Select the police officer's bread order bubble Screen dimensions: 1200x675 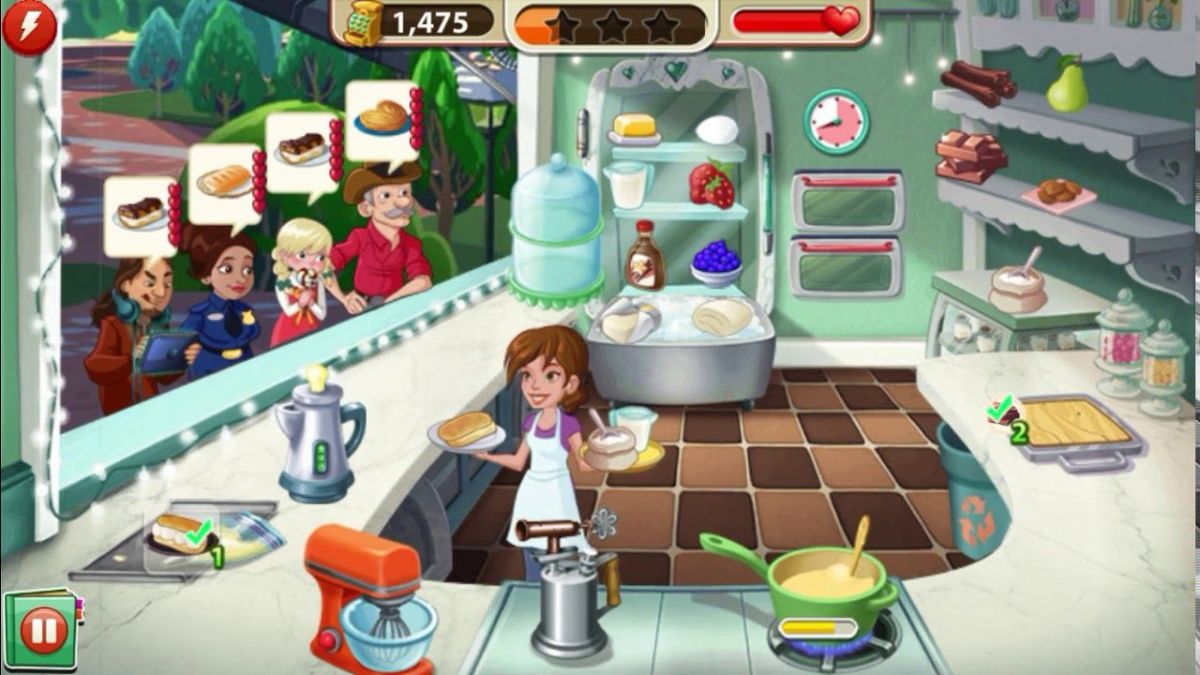click(x=225, y=183)
